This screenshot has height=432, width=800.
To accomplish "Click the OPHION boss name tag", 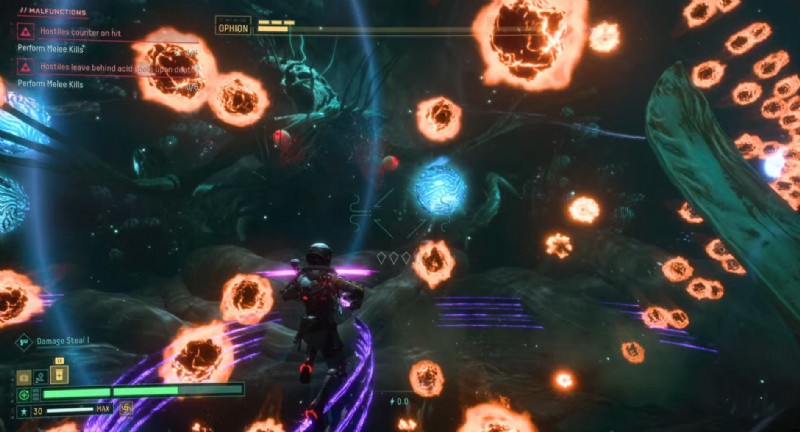I will point(233,28).
